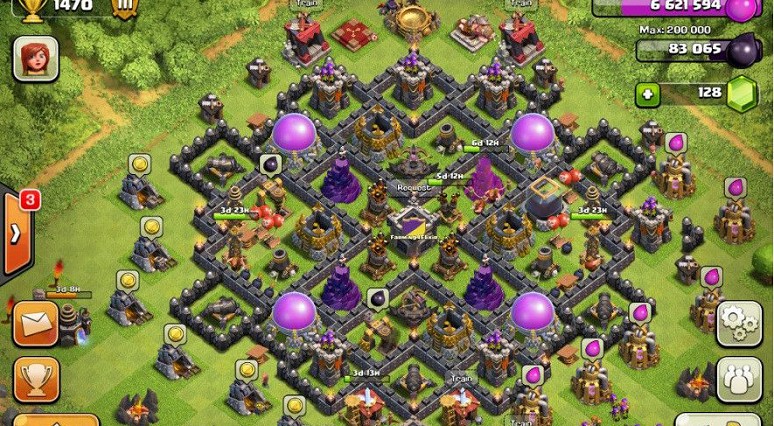
Task: Open the friends silhouettes button
Action: [x=739, y=379]
